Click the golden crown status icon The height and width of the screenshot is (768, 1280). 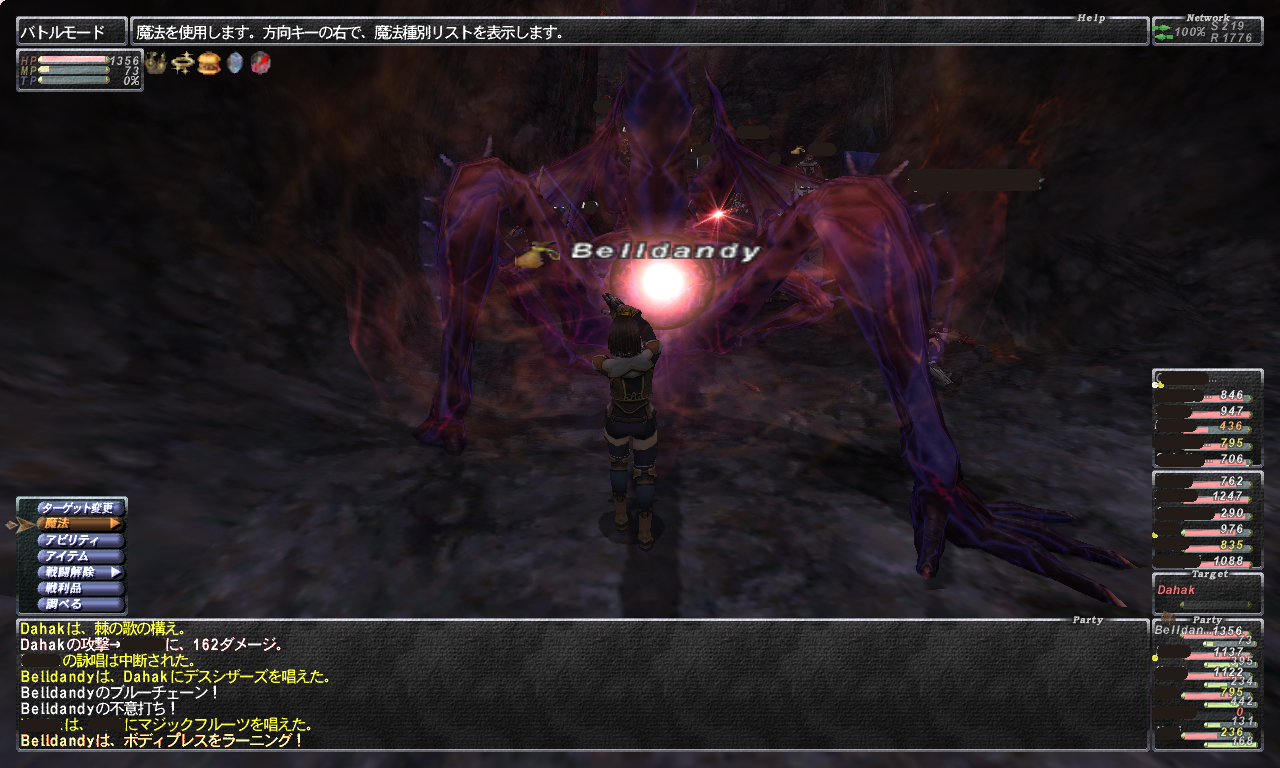(156, 64)
